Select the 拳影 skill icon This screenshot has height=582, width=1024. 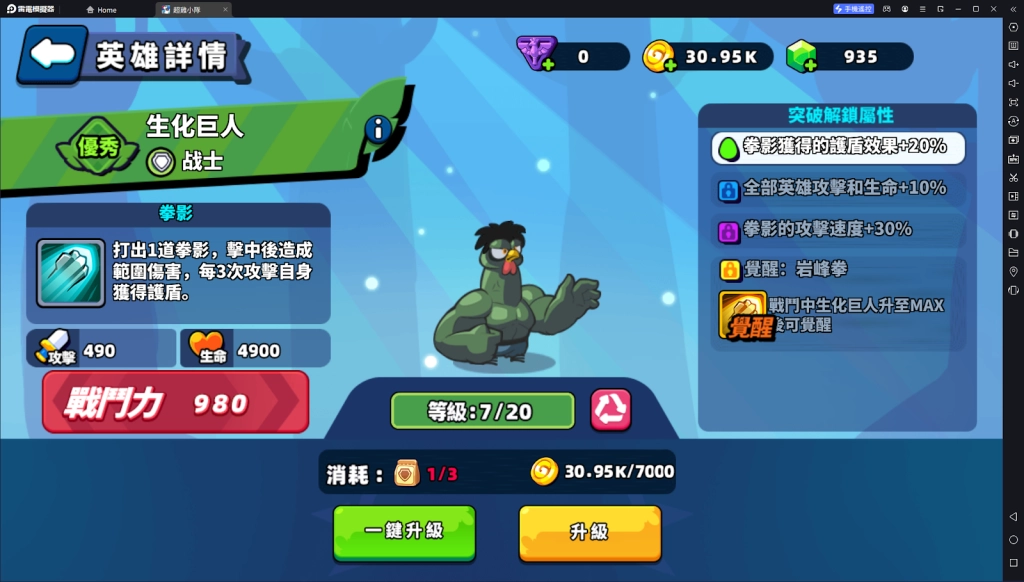tap(70, 273)
